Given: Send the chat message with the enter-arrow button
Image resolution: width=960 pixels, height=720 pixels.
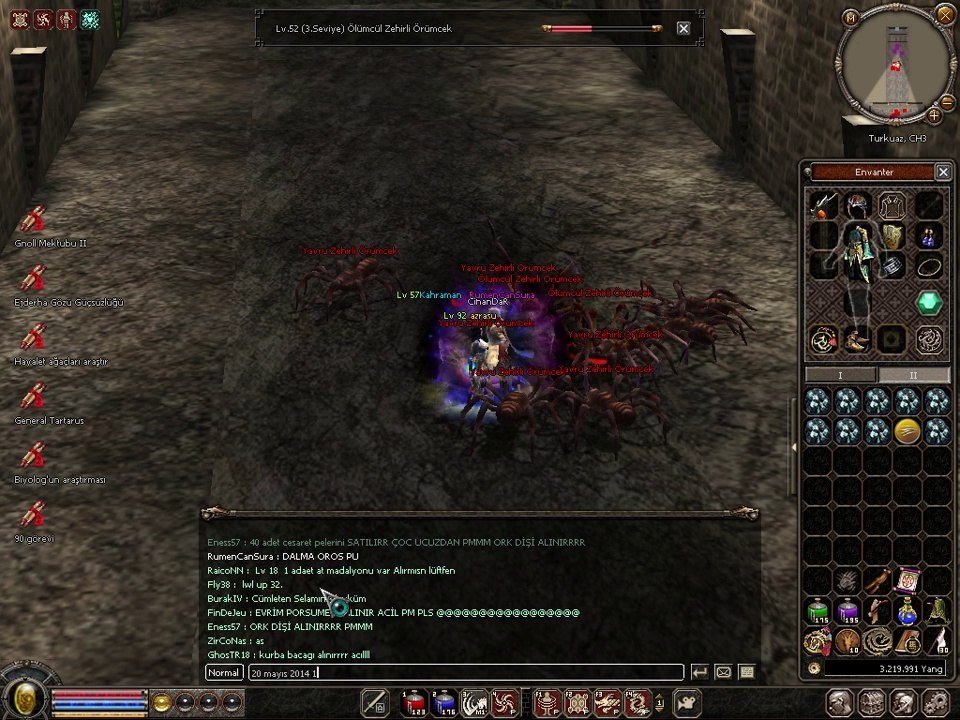Looking at the screenshot, I should [x=700, y=673].
